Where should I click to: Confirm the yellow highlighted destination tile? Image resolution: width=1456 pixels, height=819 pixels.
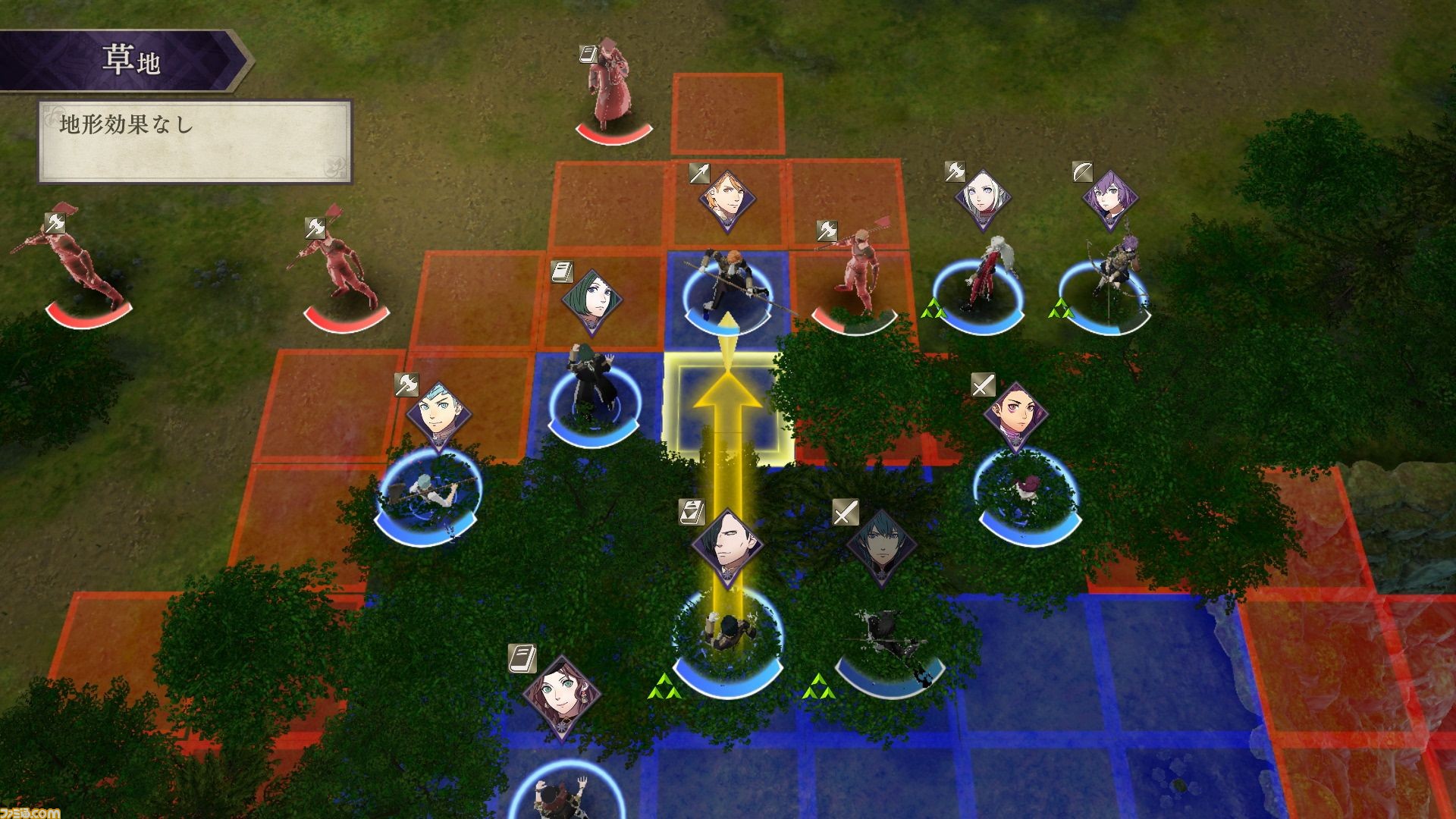pyautogui.click(x=726, y=407)
